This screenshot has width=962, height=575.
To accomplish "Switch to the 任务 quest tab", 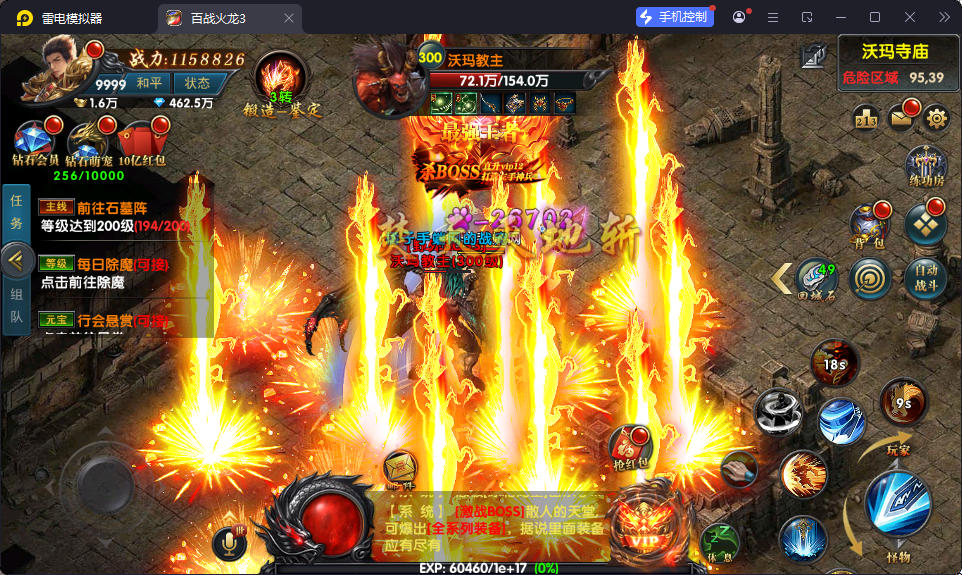I will [x=16, y=213].
